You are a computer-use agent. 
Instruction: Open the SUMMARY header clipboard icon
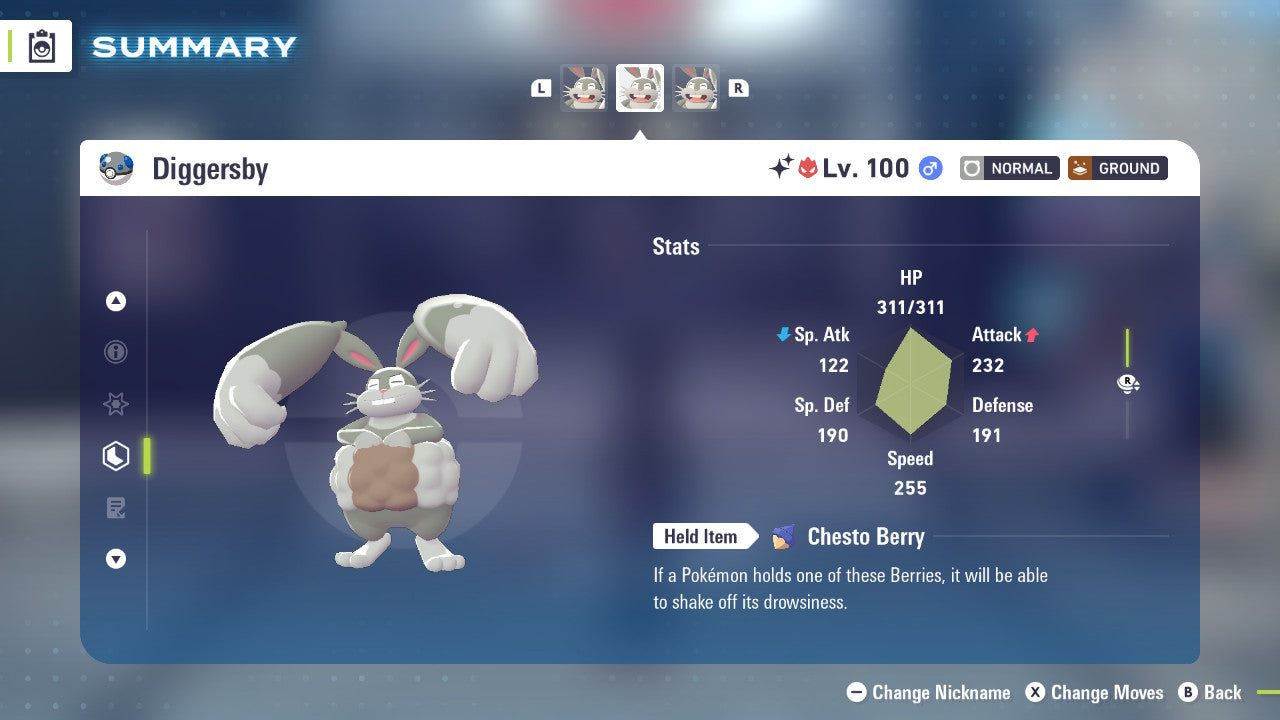tap(41, 45)
